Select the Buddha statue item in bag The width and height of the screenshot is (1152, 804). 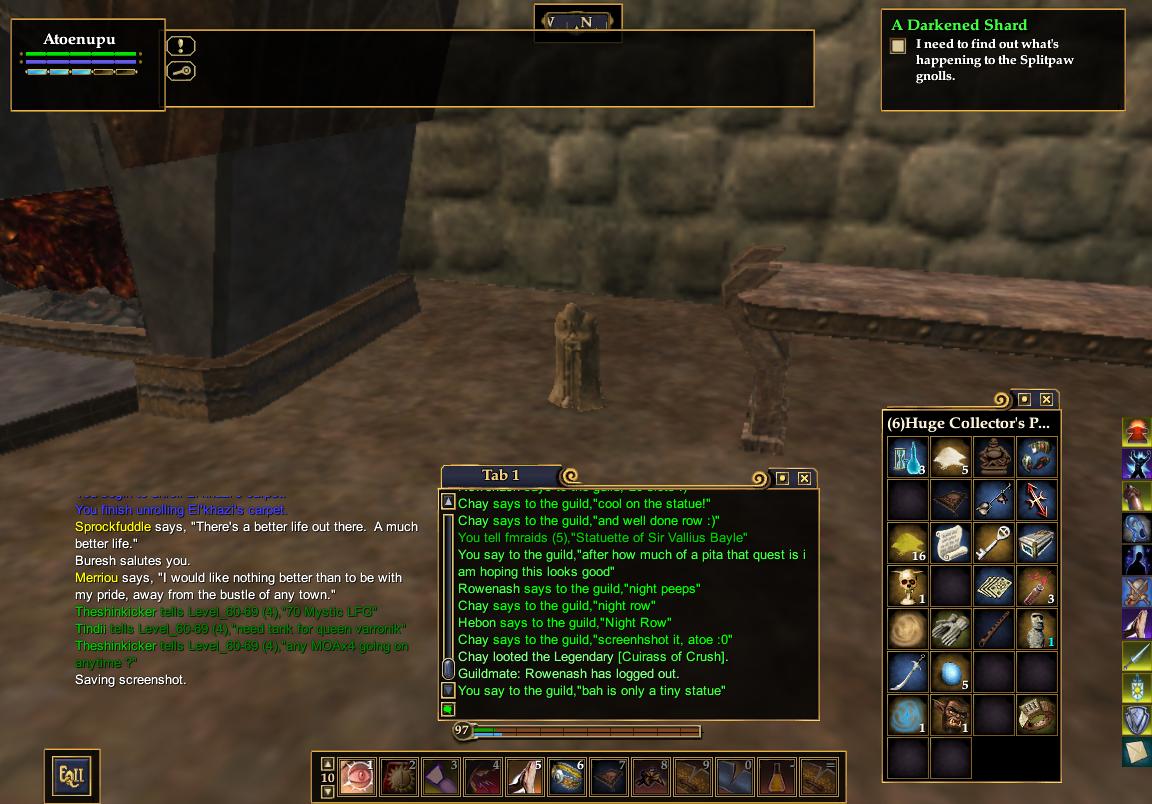(994, 457)
